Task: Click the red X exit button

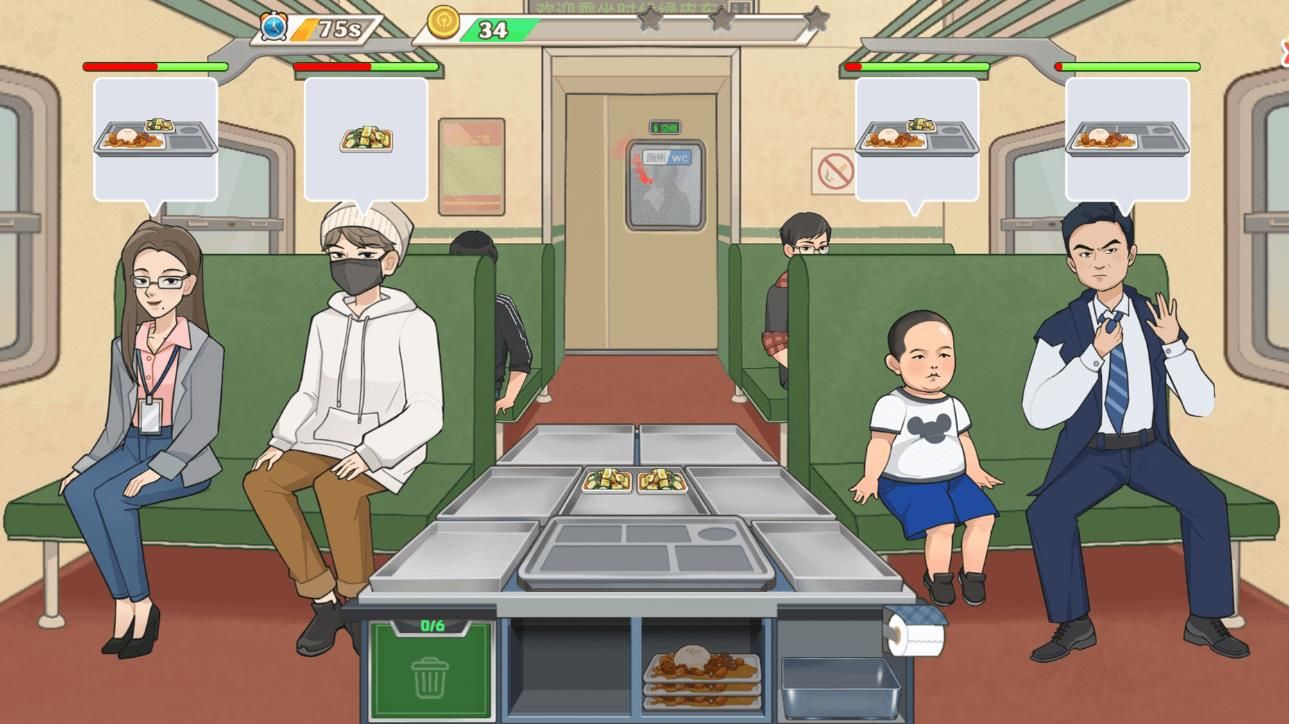Action: pos(1283,48)
